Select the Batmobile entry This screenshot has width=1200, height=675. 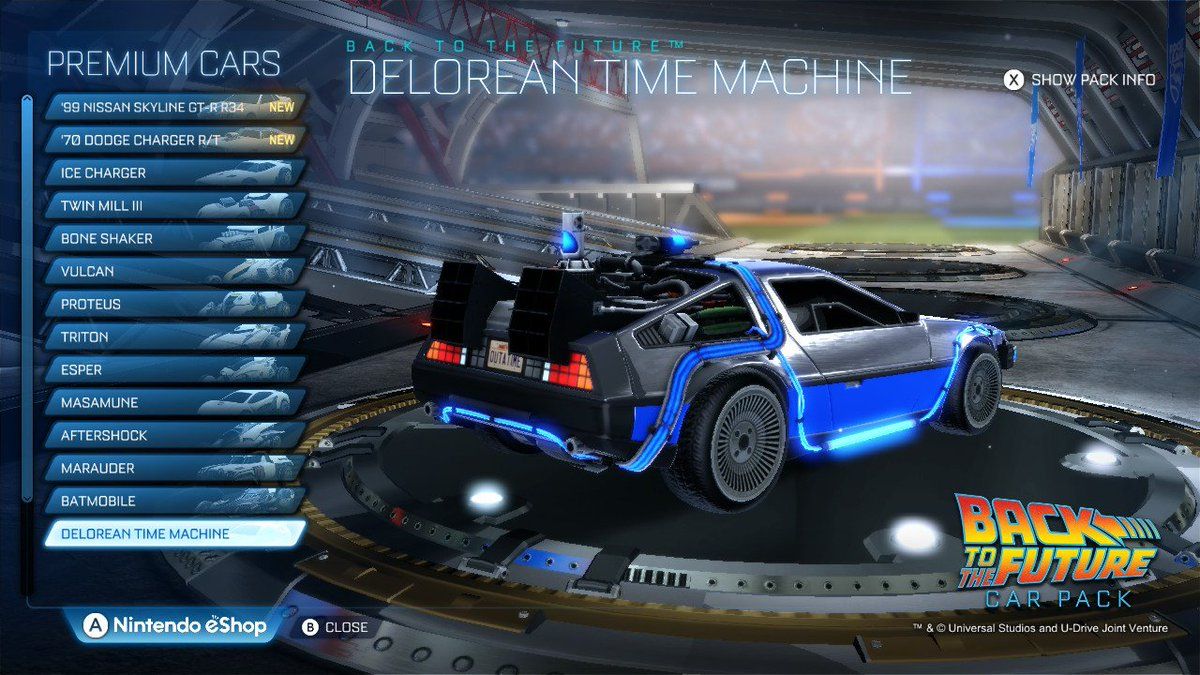point(172,501)
